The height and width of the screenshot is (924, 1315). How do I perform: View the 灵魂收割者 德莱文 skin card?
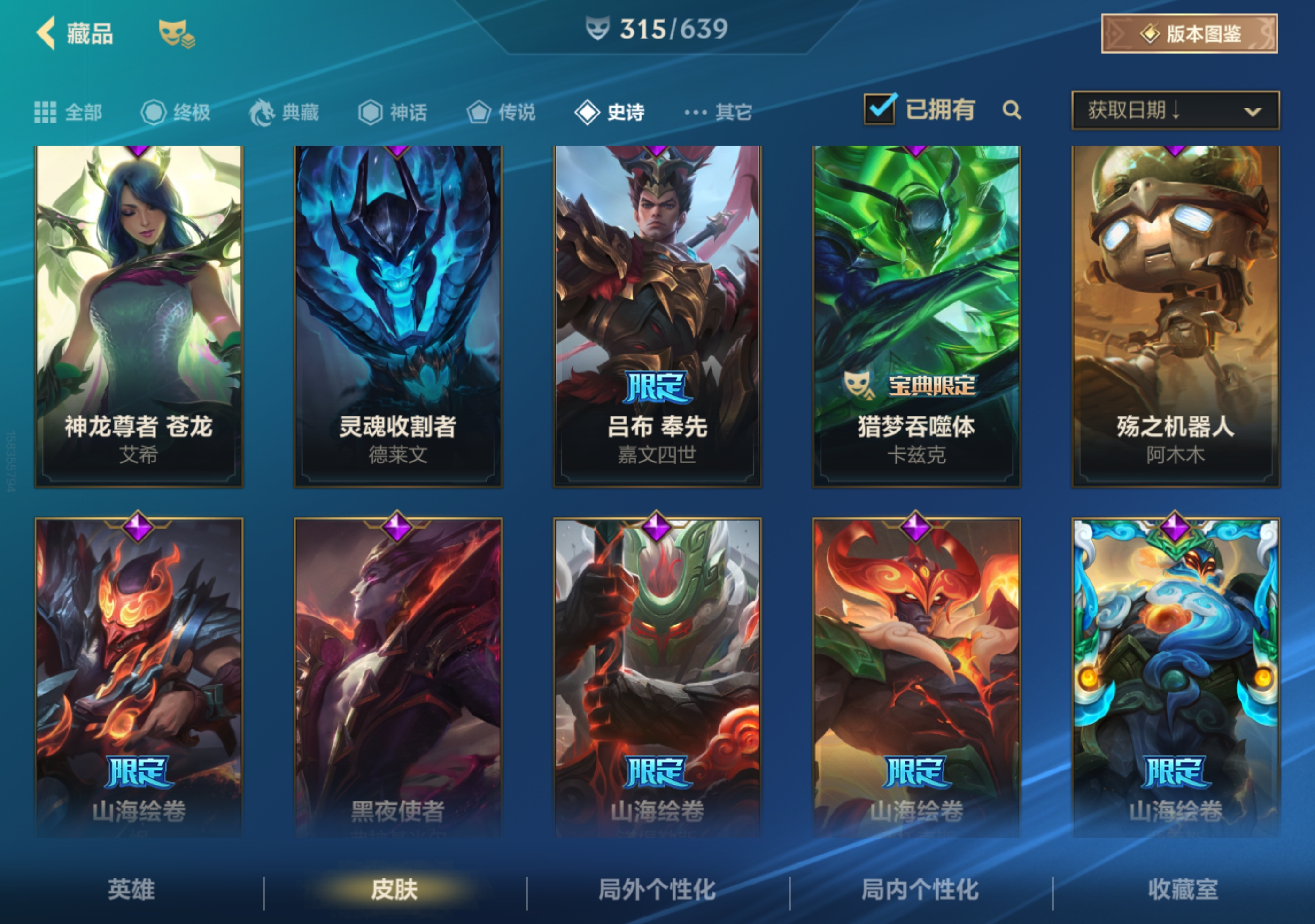(397, 316)
